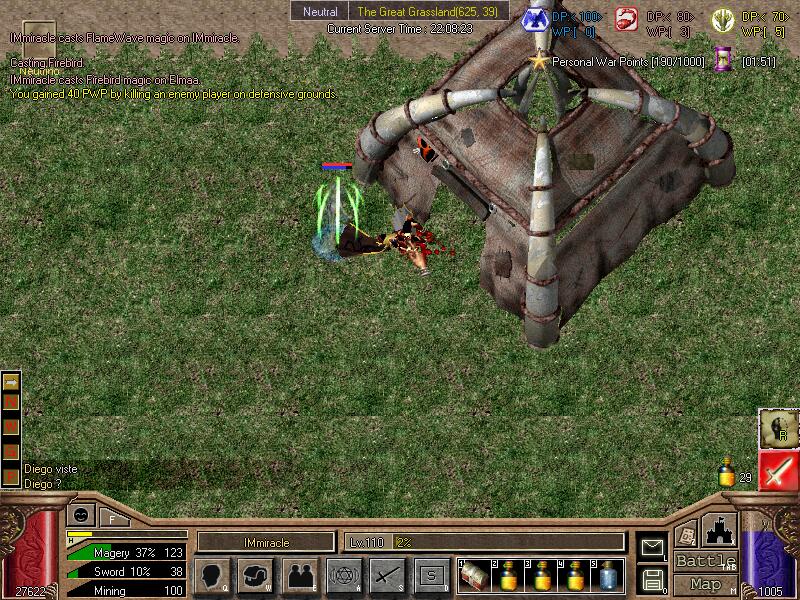
Task: Click the arrow chat channel button
Action: (x=11, y=382)
